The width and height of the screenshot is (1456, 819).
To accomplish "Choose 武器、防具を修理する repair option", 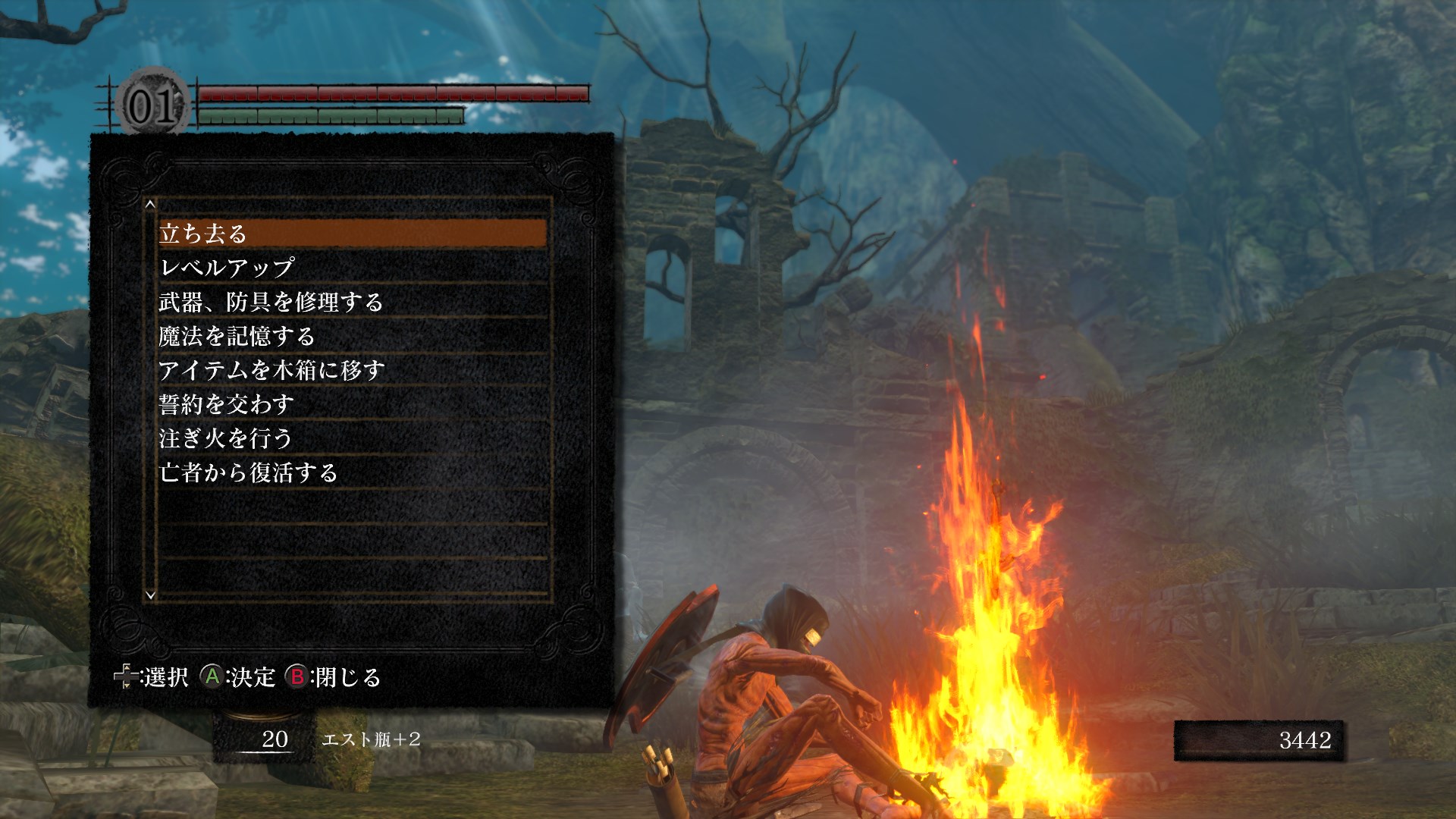I will [353, 302].
